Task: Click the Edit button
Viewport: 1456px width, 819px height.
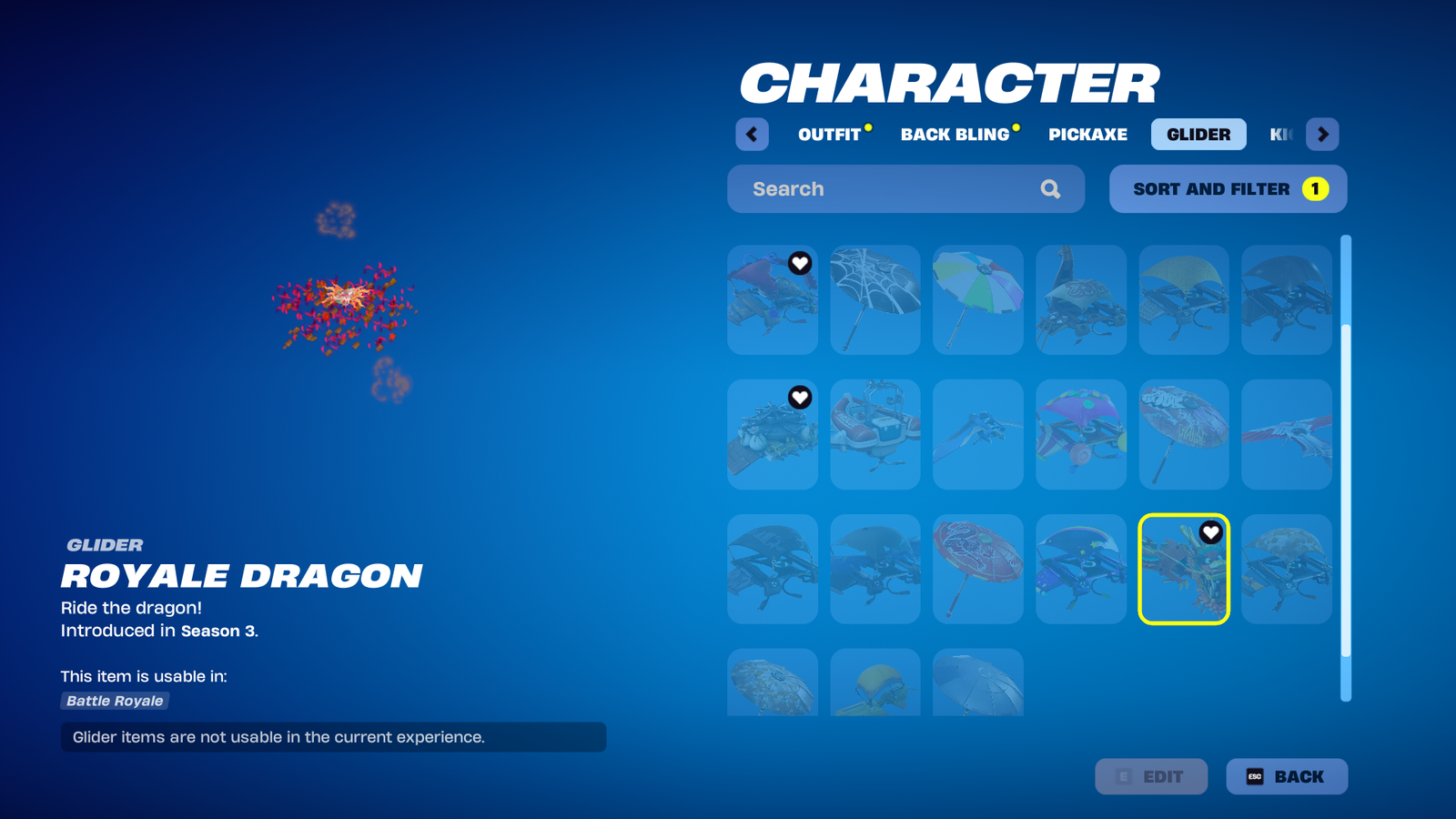Action: point(1151,776)
